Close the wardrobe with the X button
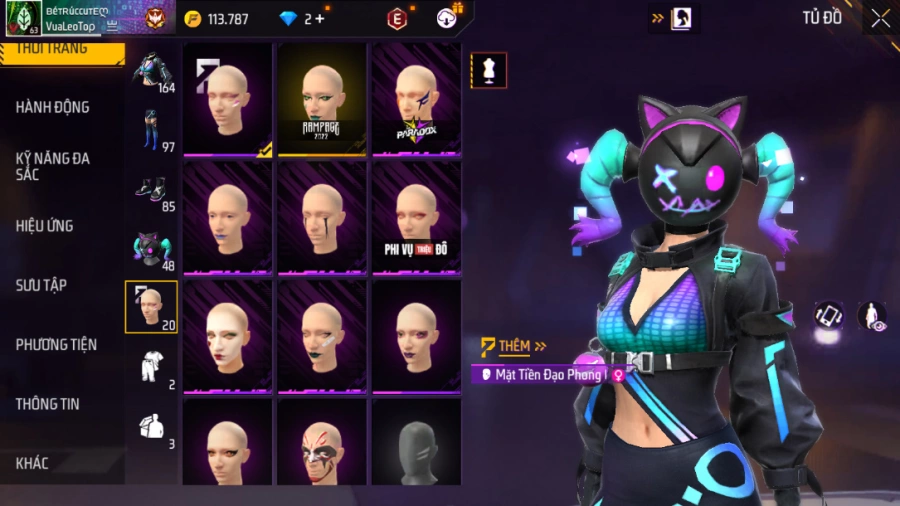900x506 pixels. point(880,18)
